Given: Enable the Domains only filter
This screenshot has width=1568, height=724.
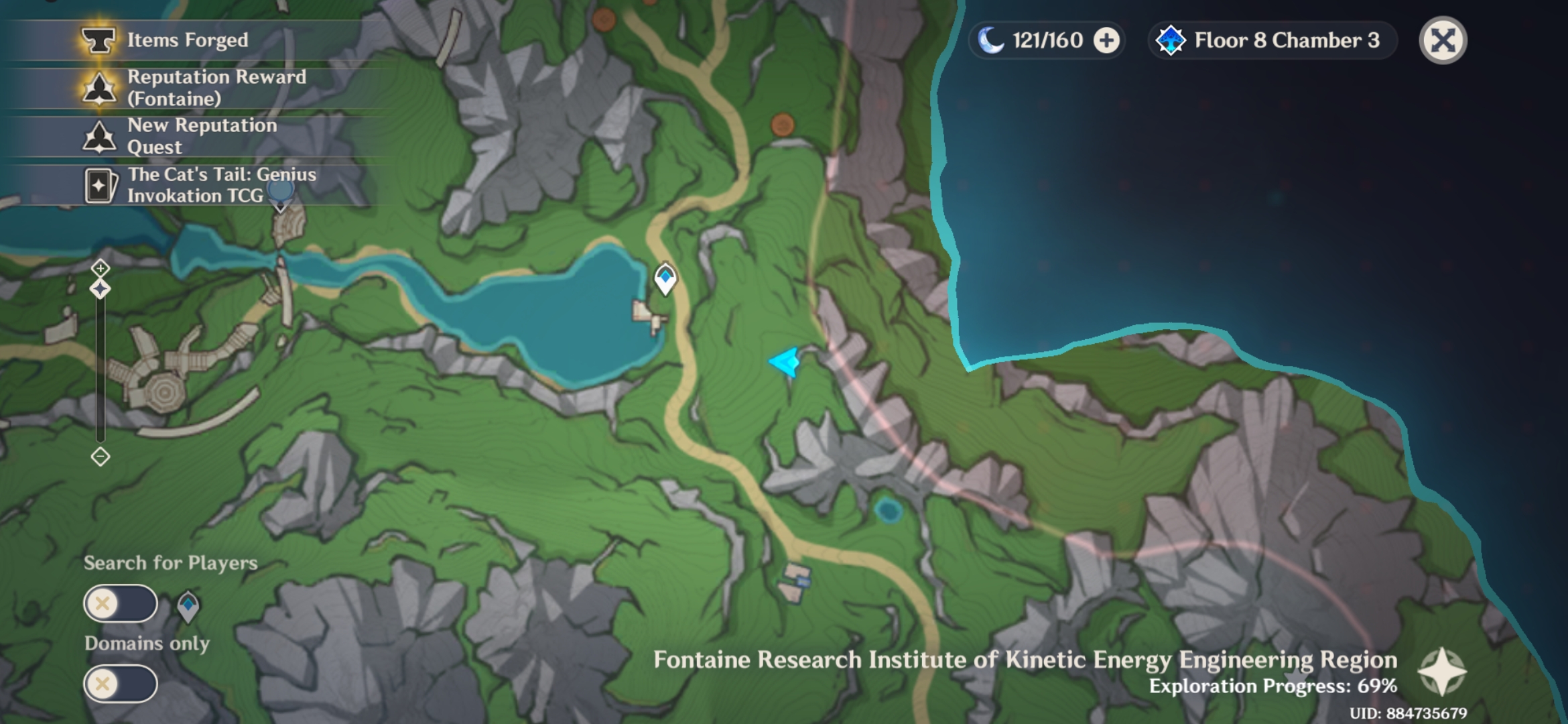Looking at the screenshot, I should (119, 684).
